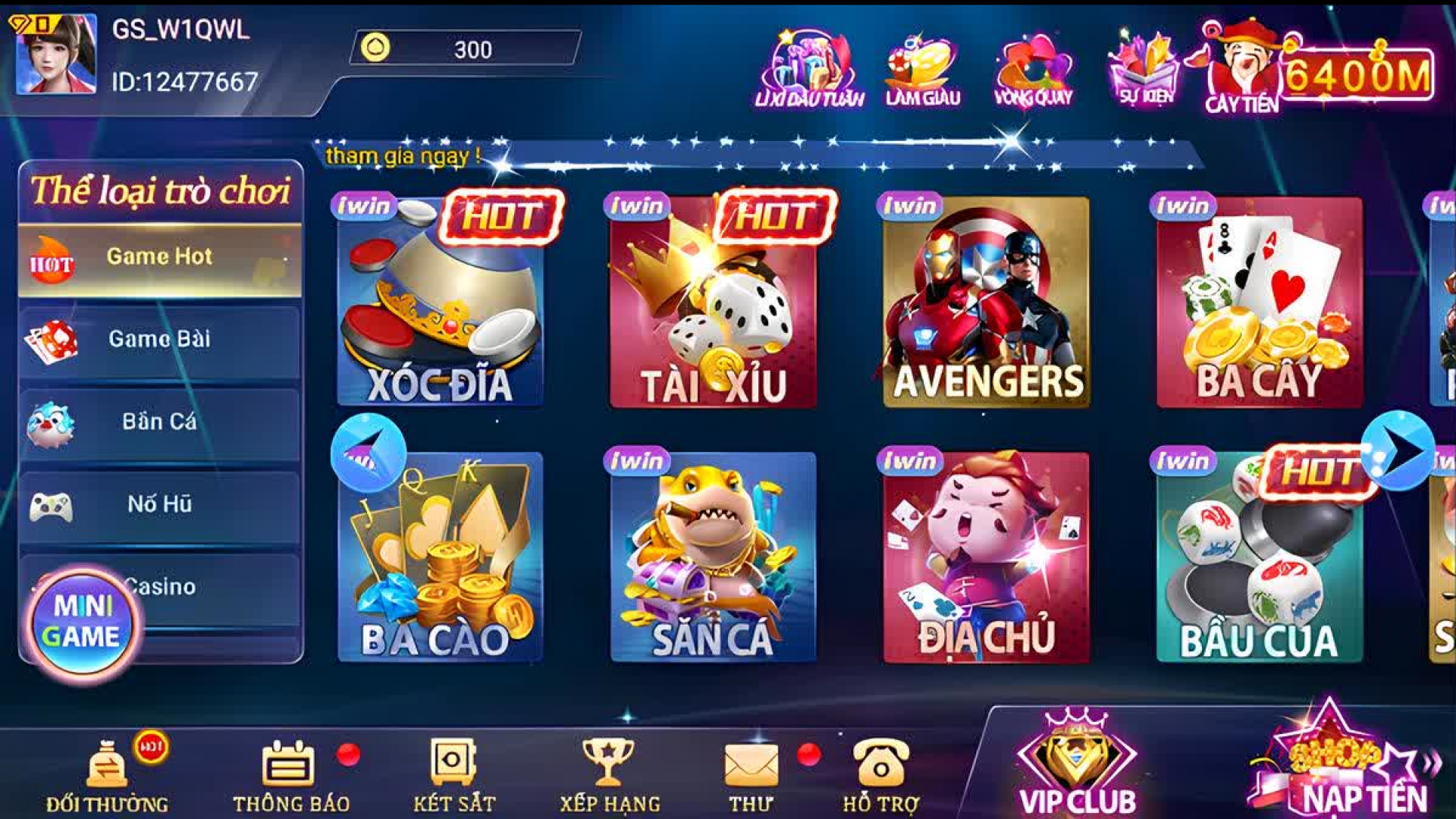
Task: Contact Hỗ Trợ support
Action: (x=881, y=775)
